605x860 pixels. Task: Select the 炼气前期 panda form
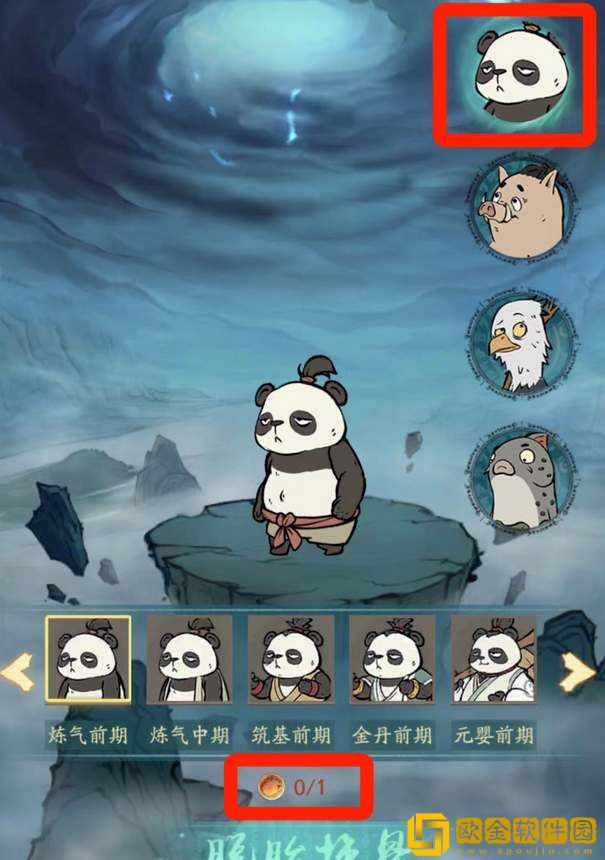click(88, 658)
